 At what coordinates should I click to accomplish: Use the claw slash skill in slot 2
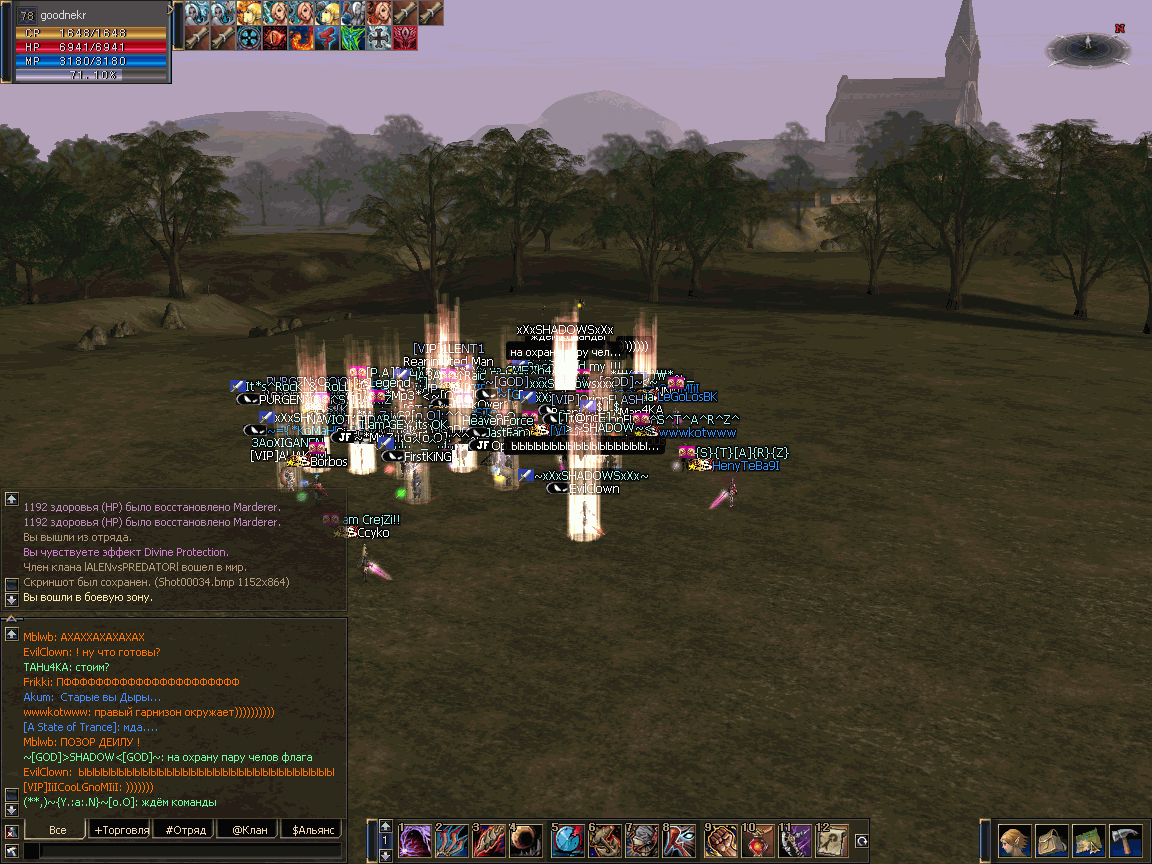tap(452, 839)
